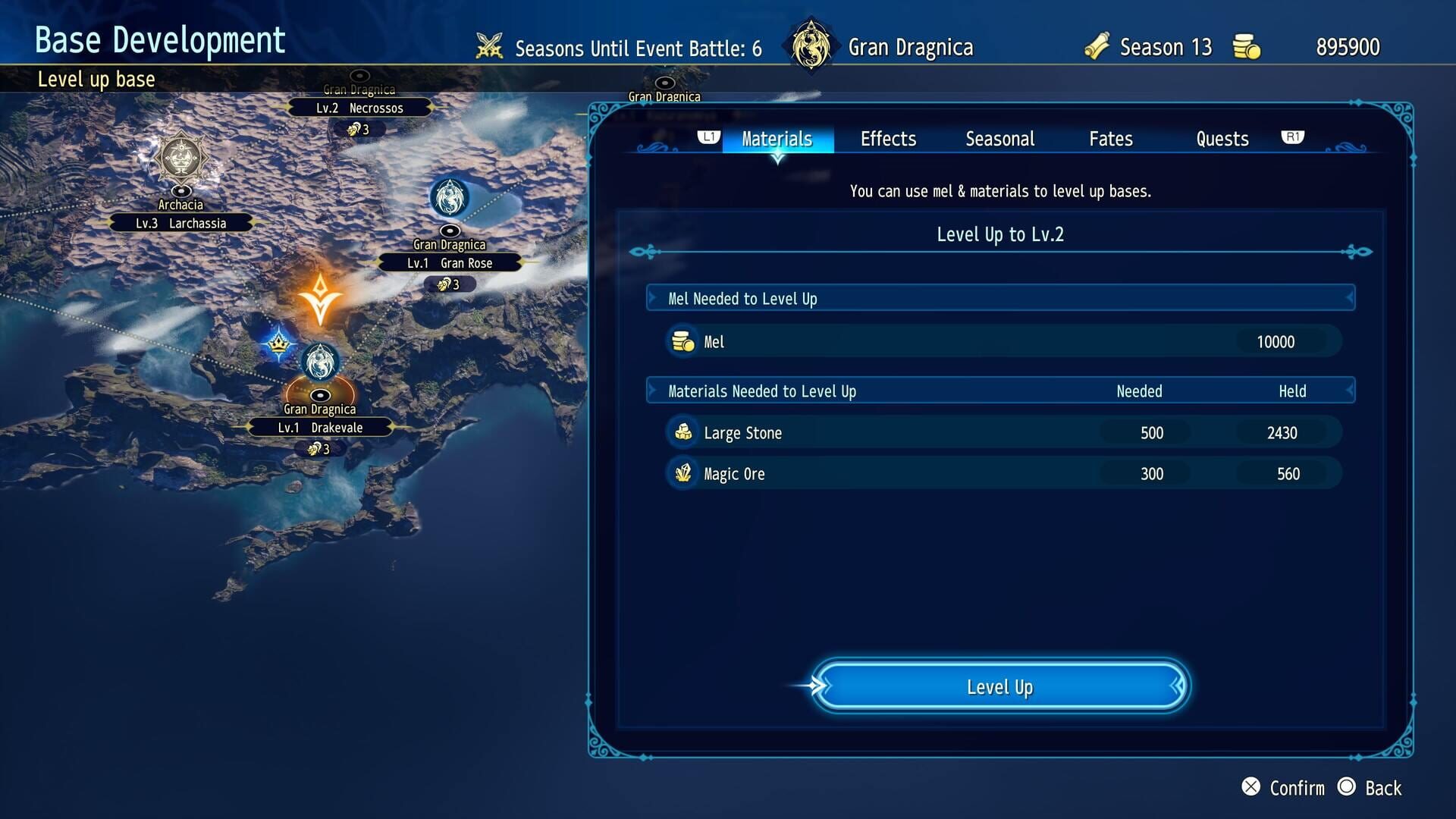Click the crossed swords event battle icon

pos(489,46)
